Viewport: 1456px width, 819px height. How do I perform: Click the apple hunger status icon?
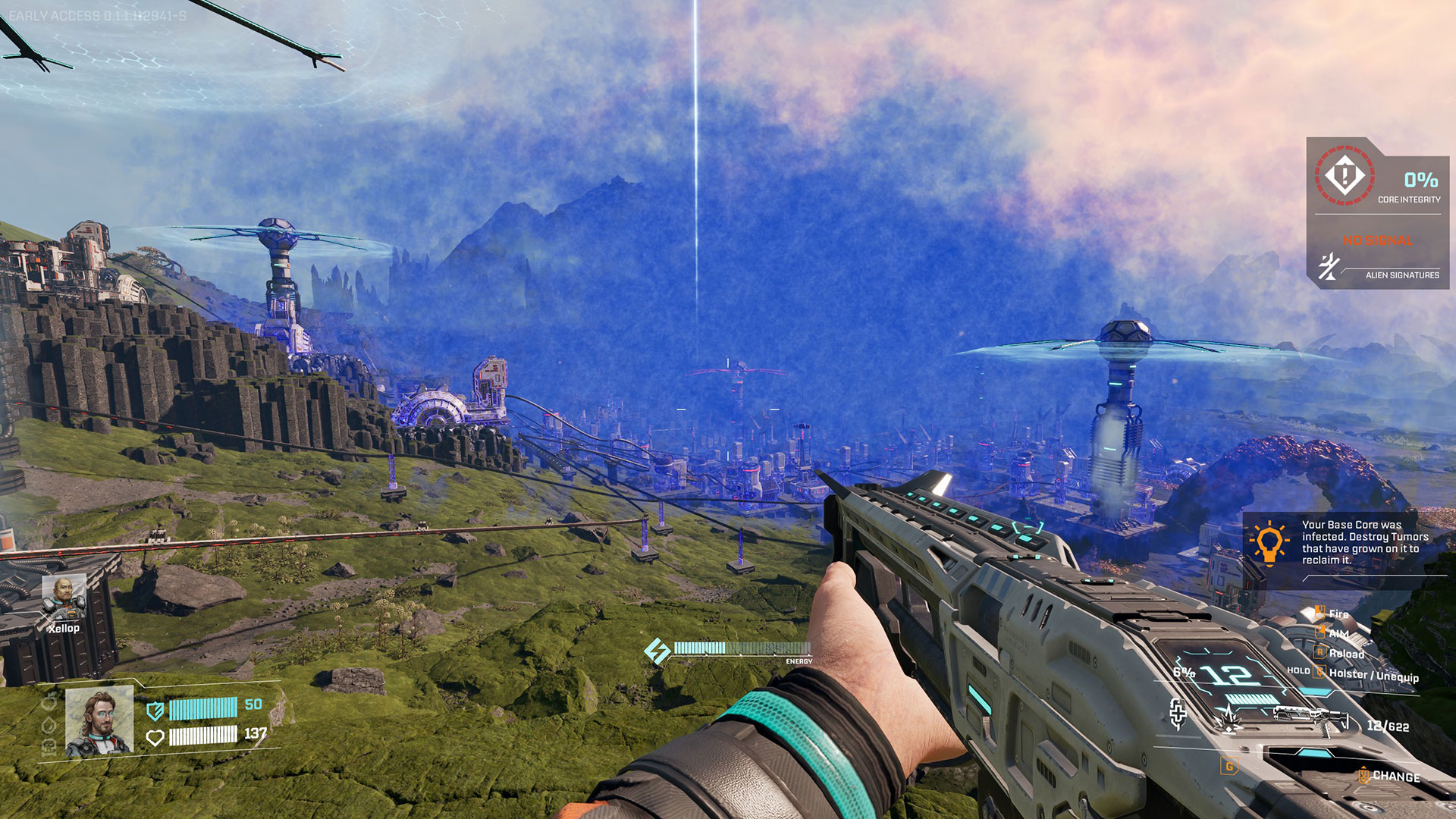50,702
